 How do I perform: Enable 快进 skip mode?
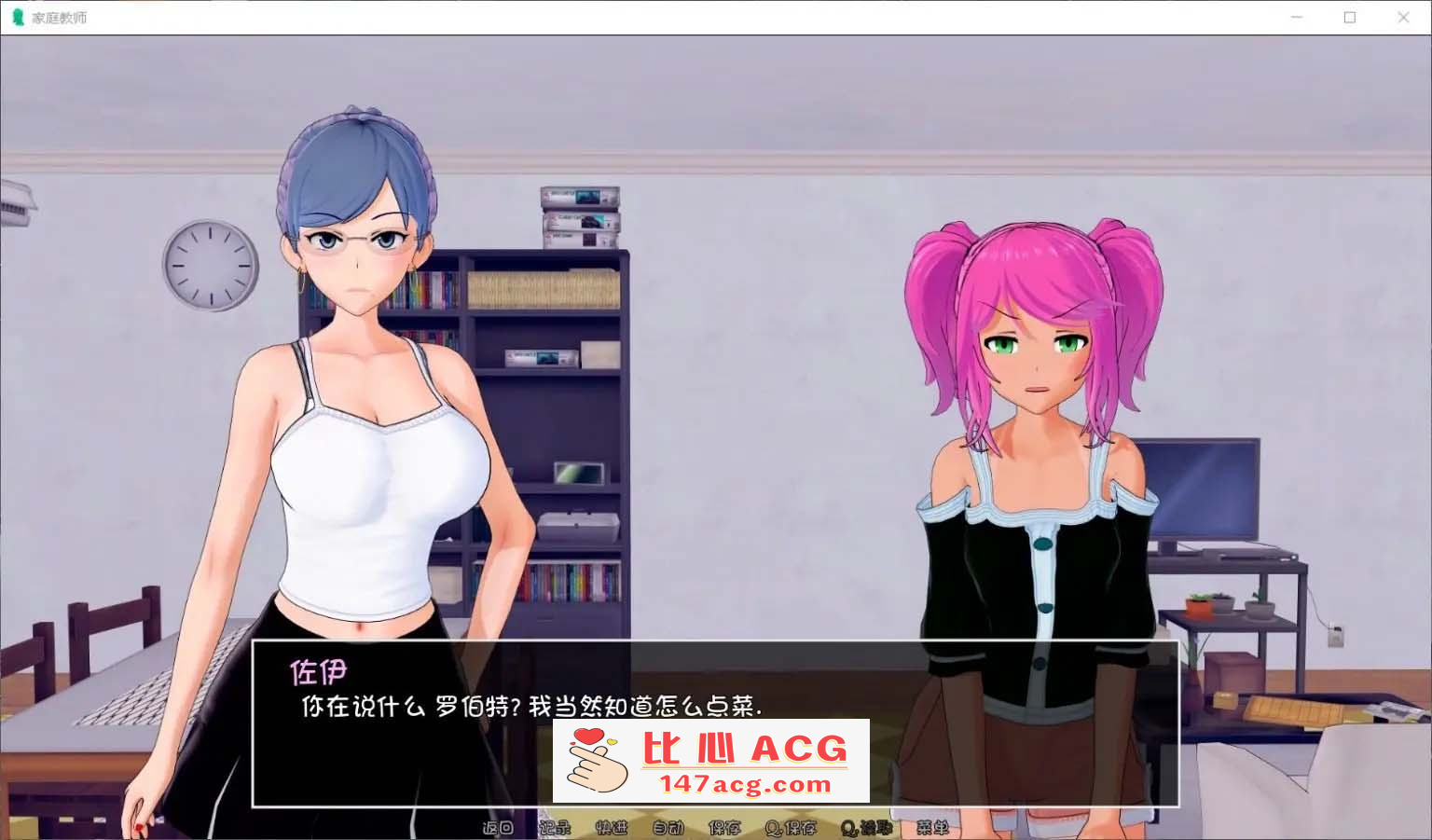(613, 828)
